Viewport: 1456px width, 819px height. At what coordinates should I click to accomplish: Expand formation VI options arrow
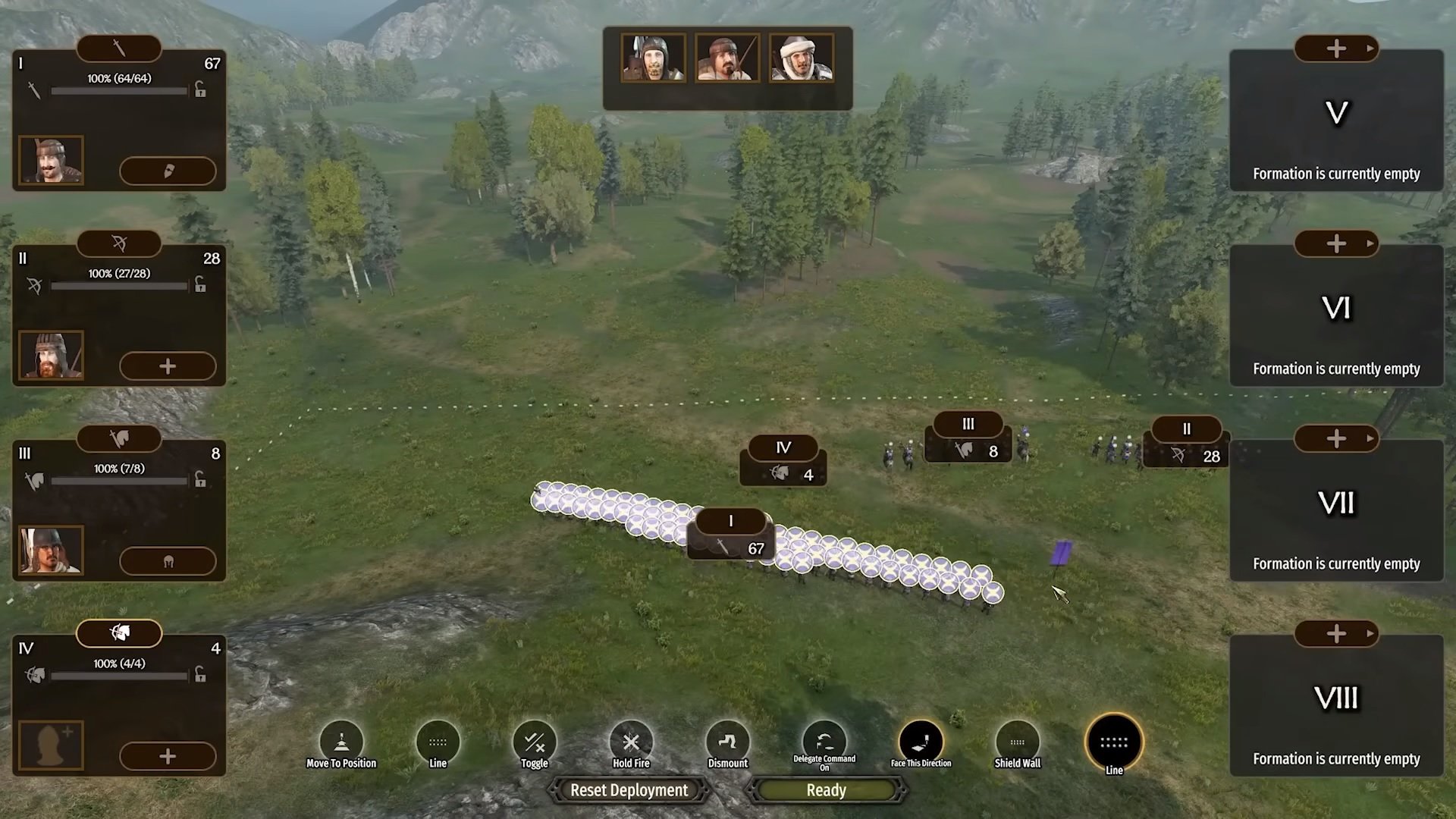coord(1370,243)
